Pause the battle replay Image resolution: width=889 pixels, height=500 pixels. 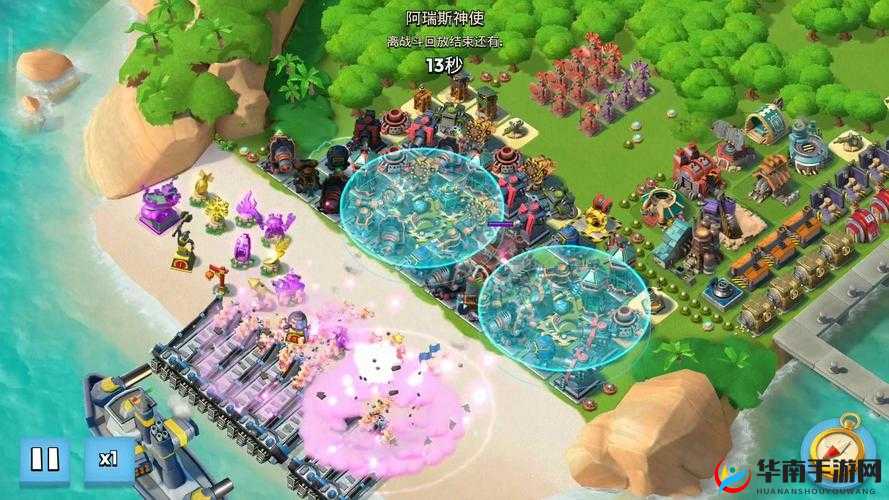pyautogui.click(x=44, y=461)
